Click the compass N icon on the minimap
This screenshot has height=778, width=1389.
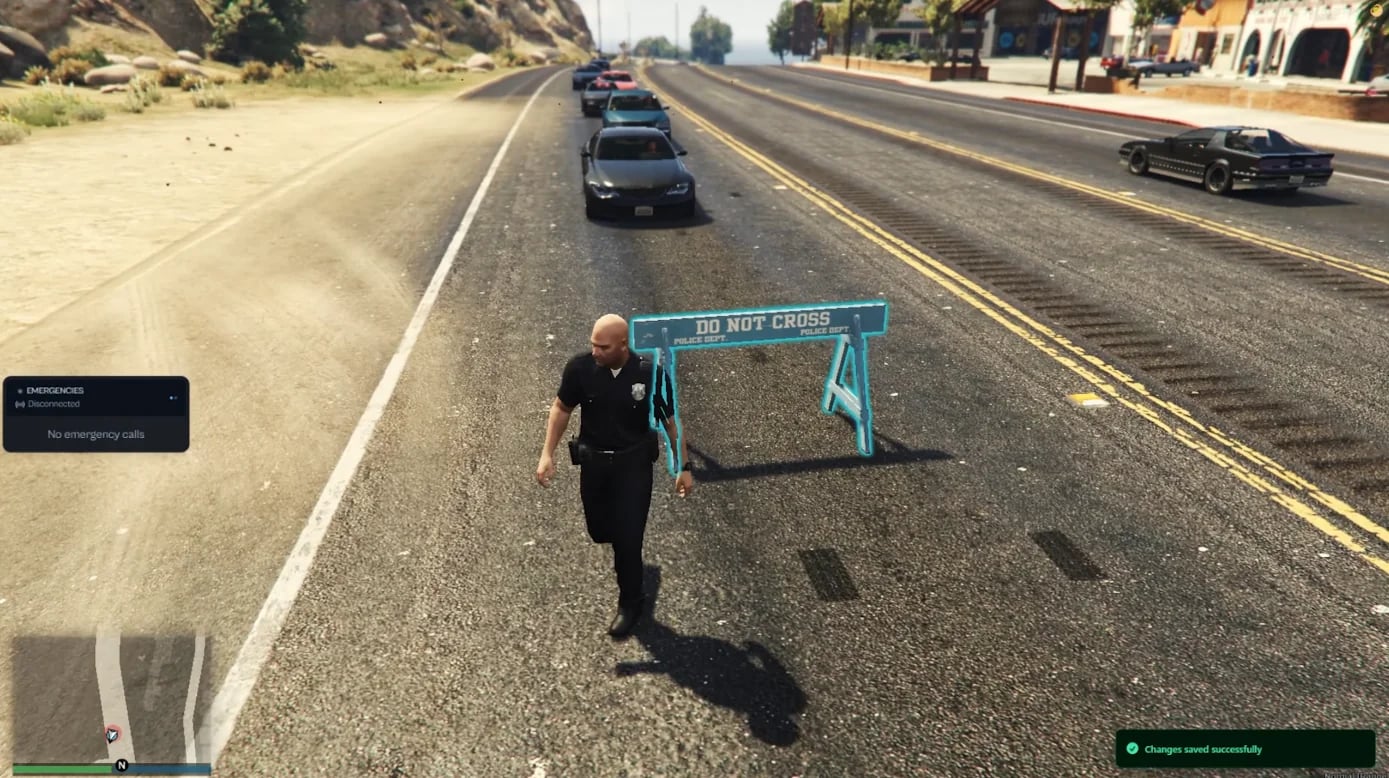coord(121,765)
